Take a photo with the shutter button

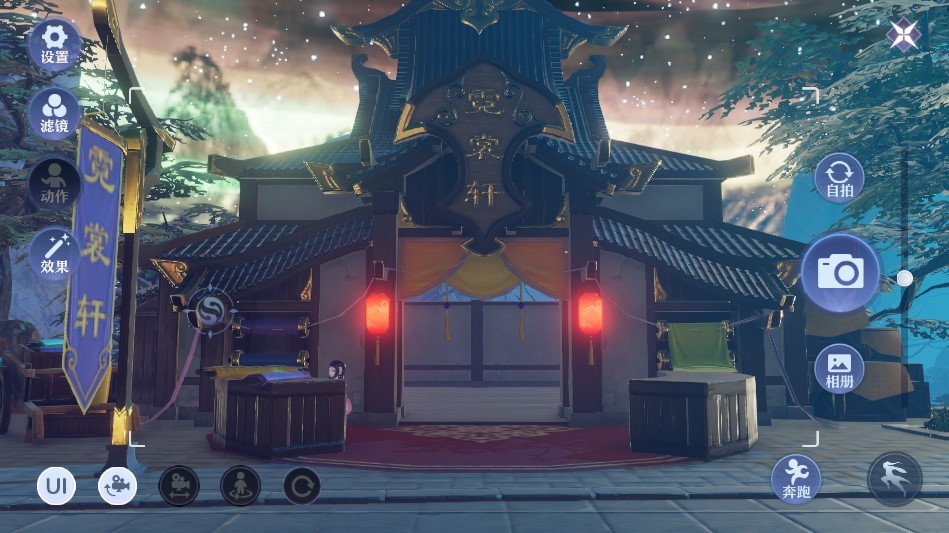[x=840, y=272]
